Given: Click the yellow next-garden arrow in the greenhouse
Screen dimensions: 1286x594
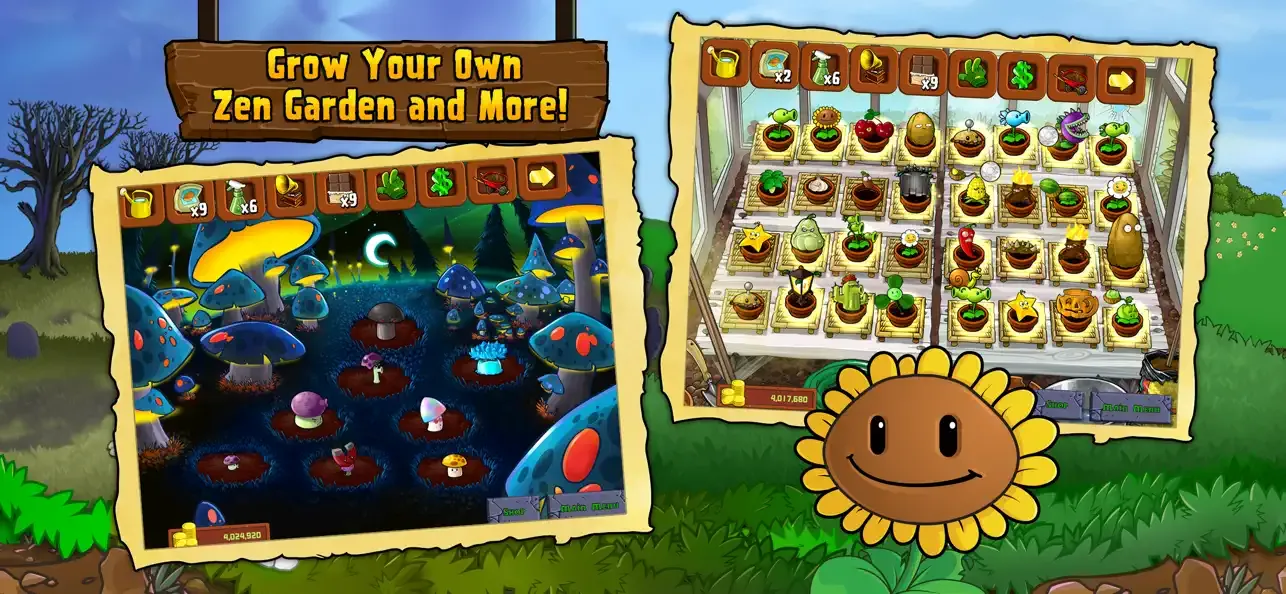Looking at the screenshot, I should [x=1121, y=81].
